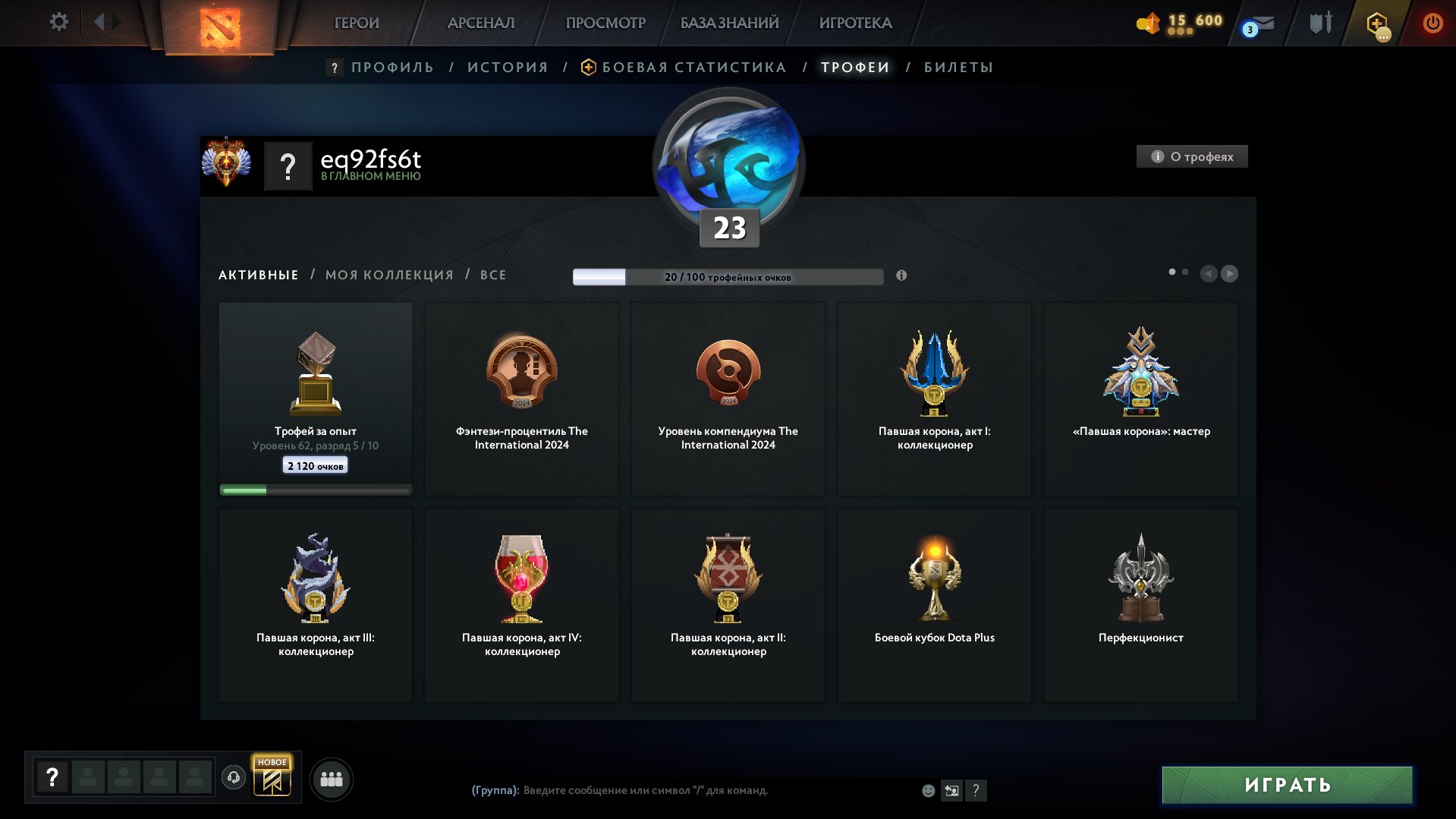This screenshot has height=819, width=1456.
Task: Open the БАЗА ЗНАНИЙ menu
Action: coord(727,23)
